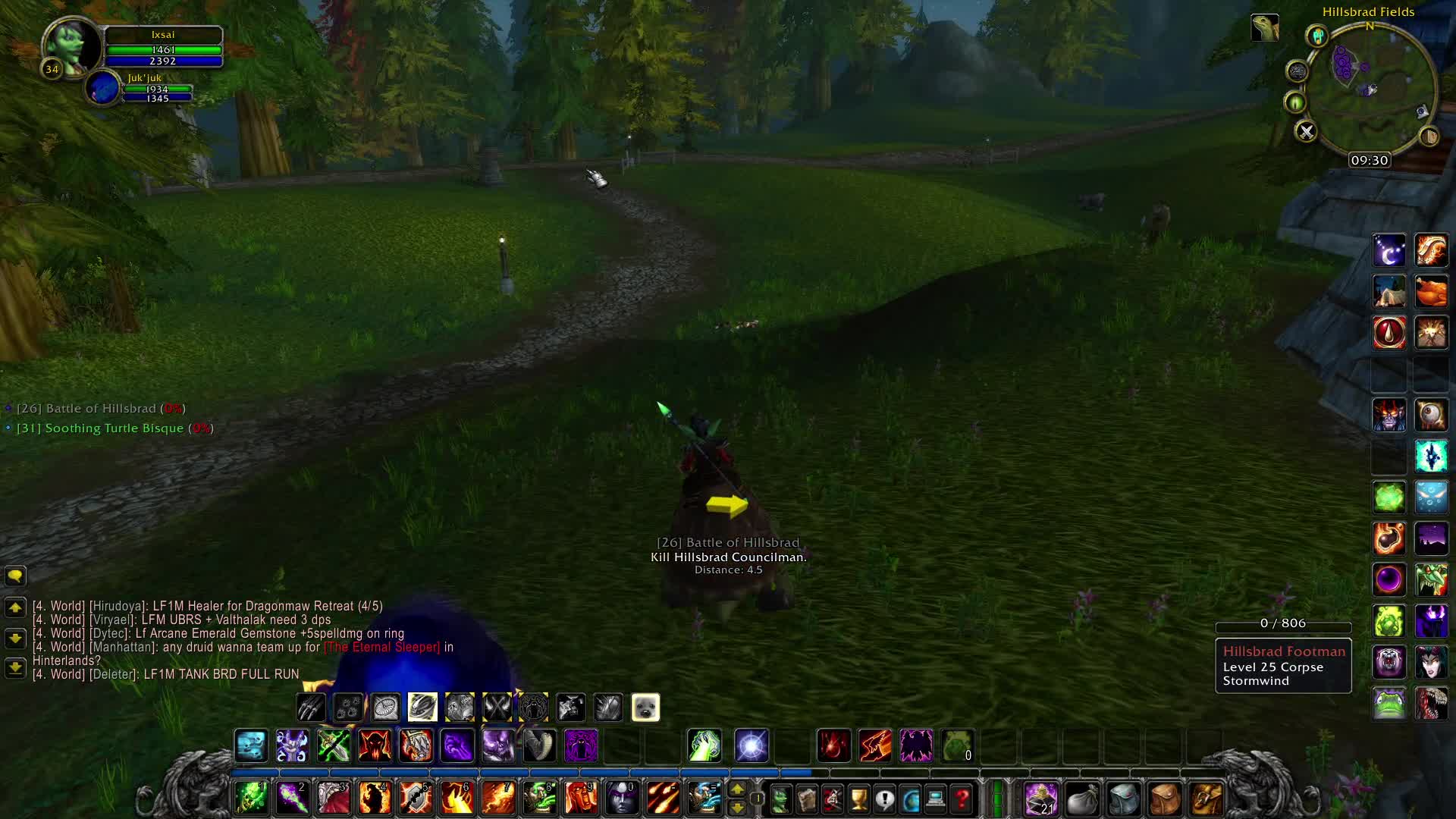
Task: Open the Quest Log micro menu button
Action: tap(885, 799)
